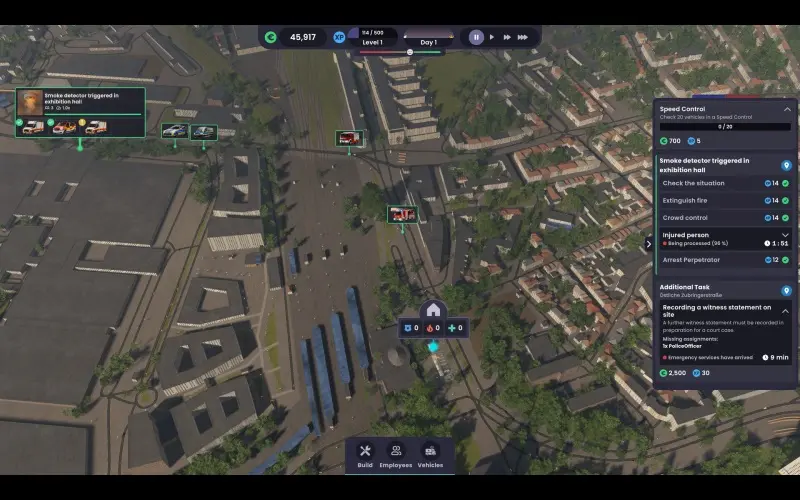
Task: Set game speed to double fast-forward
Action: pyautogui.click(x=508, y=37)
